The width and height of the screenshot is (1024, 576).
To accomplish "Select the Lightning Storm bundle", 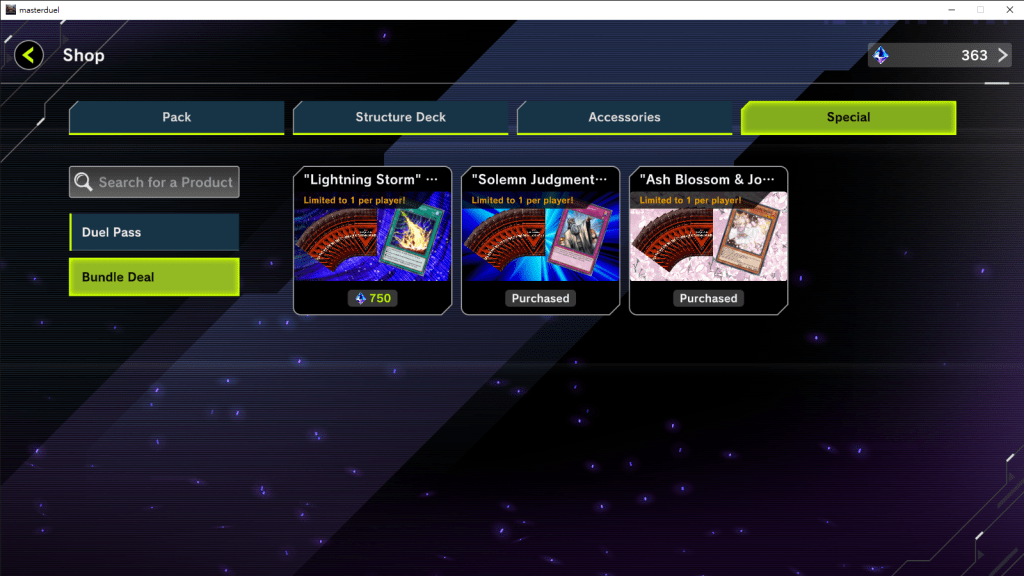I will pyautogui.click(x=372, y=240).
